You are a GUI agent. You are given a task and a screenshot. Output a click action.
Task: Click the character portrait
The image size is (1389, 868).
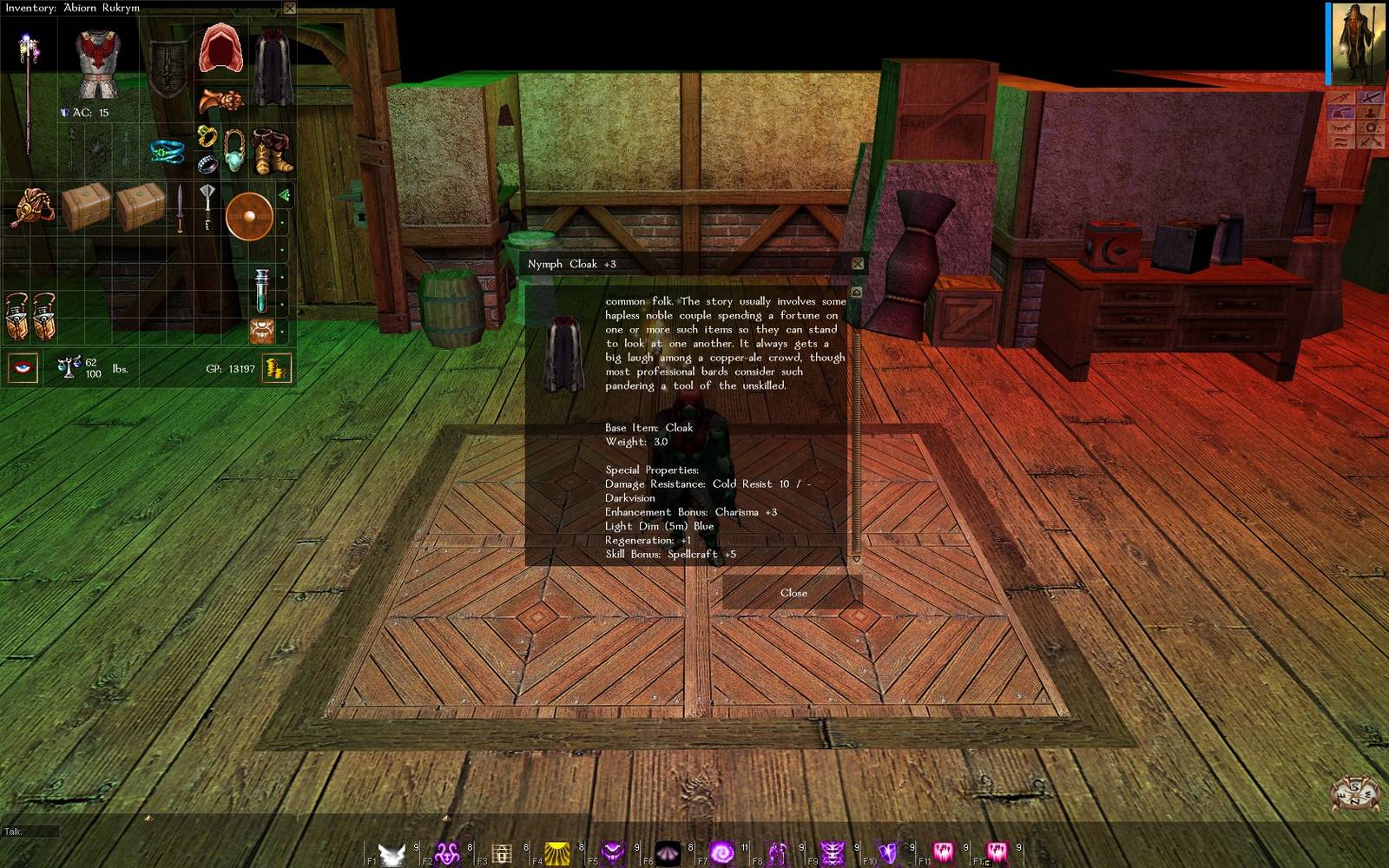[1358, 43]
